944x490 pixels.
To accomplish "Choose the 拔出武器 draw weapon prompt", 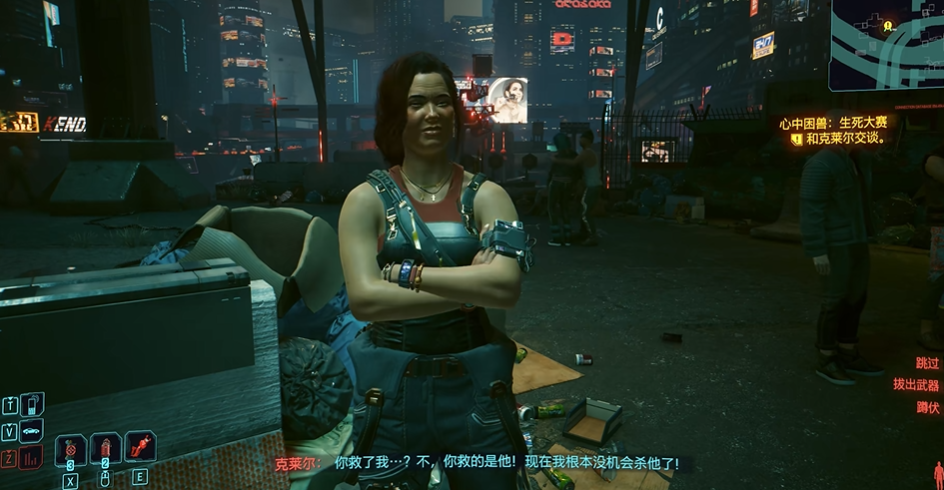I will [x=915, y=385].
